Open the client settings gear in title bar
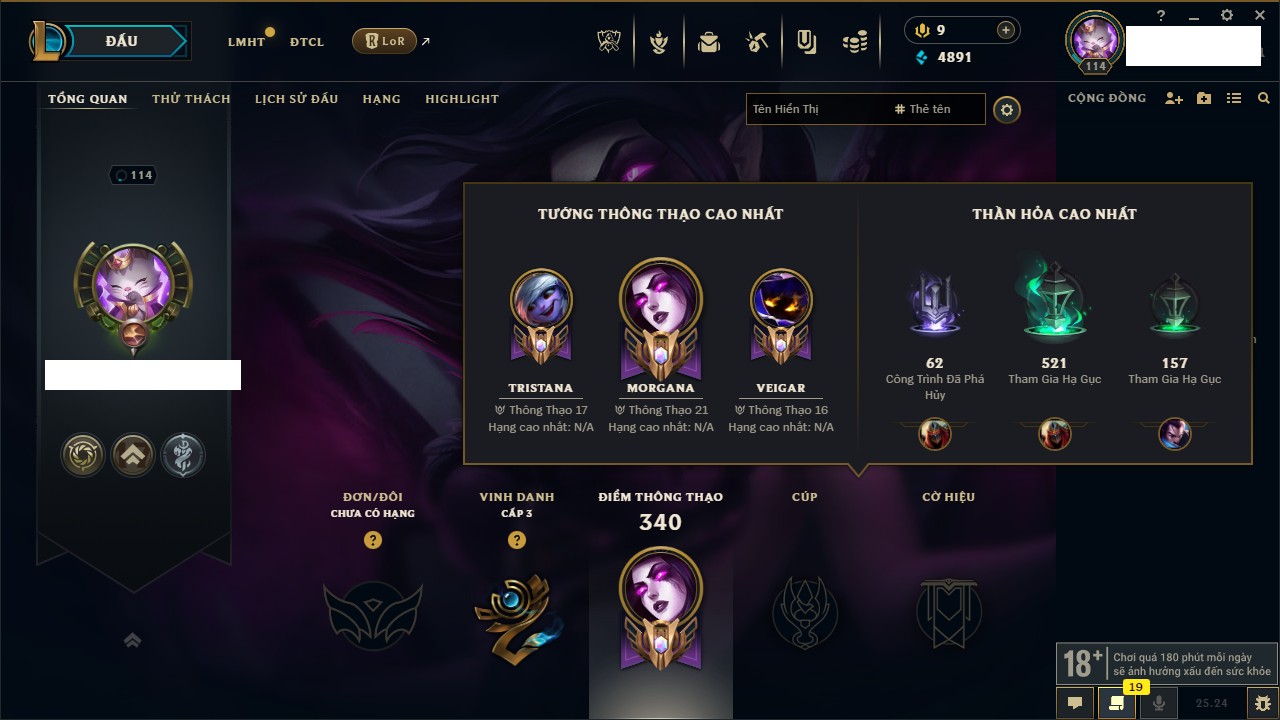Screen dimensions: 1280x720 pyautogui.click(x=1227, y=15)
